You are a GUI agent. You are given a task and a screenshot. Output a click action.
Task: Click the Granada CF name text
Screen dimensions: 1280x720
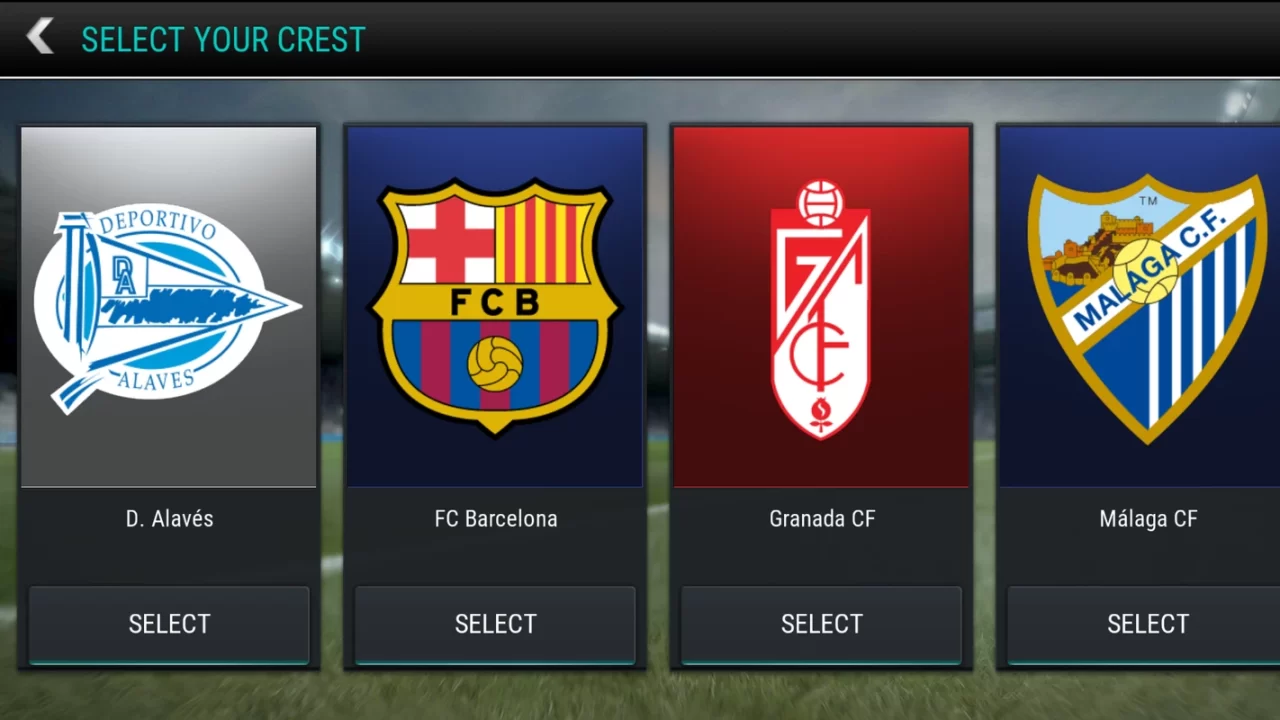[x=821, y=518]
